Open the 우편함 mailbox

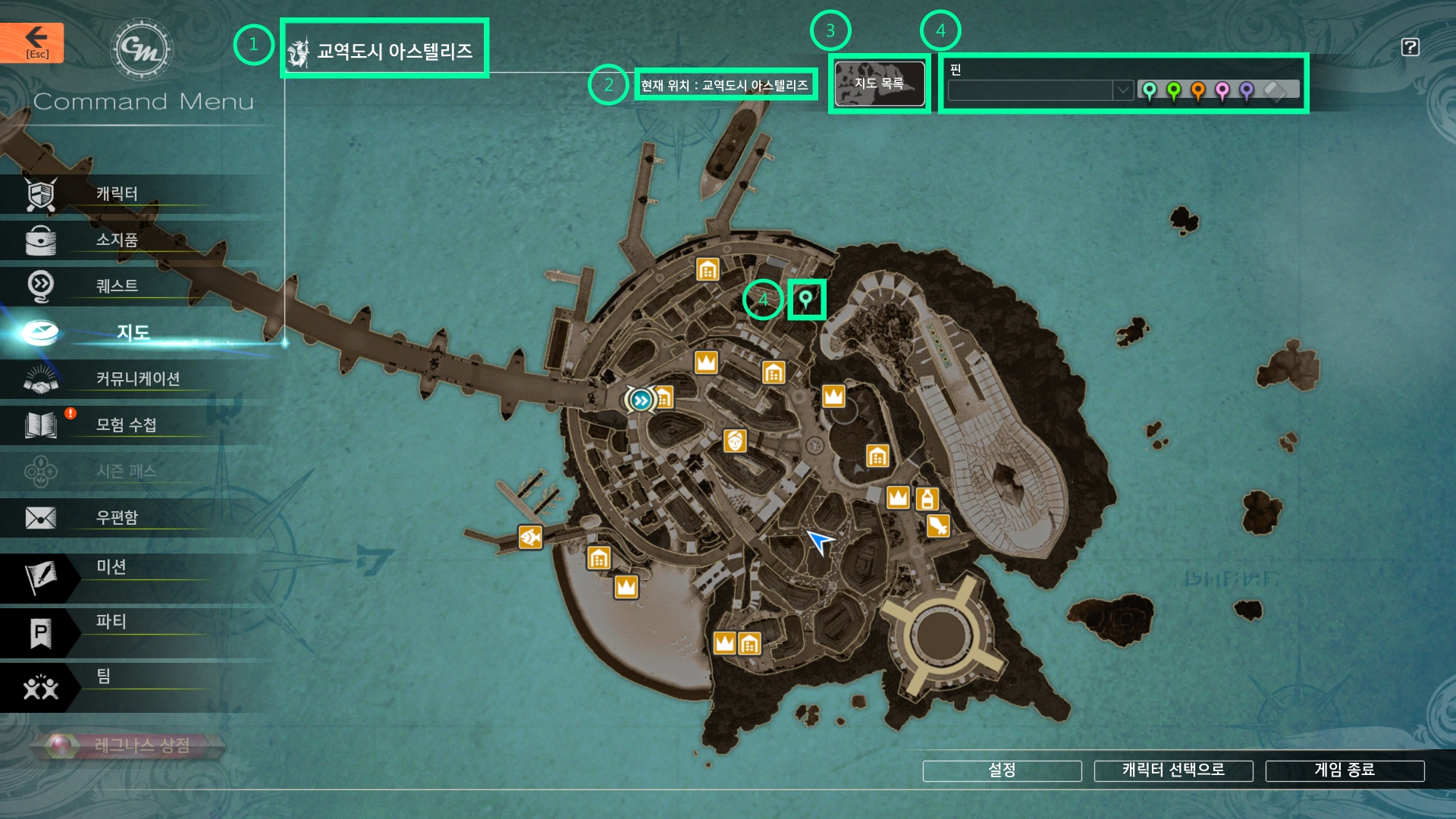point(116,518)
